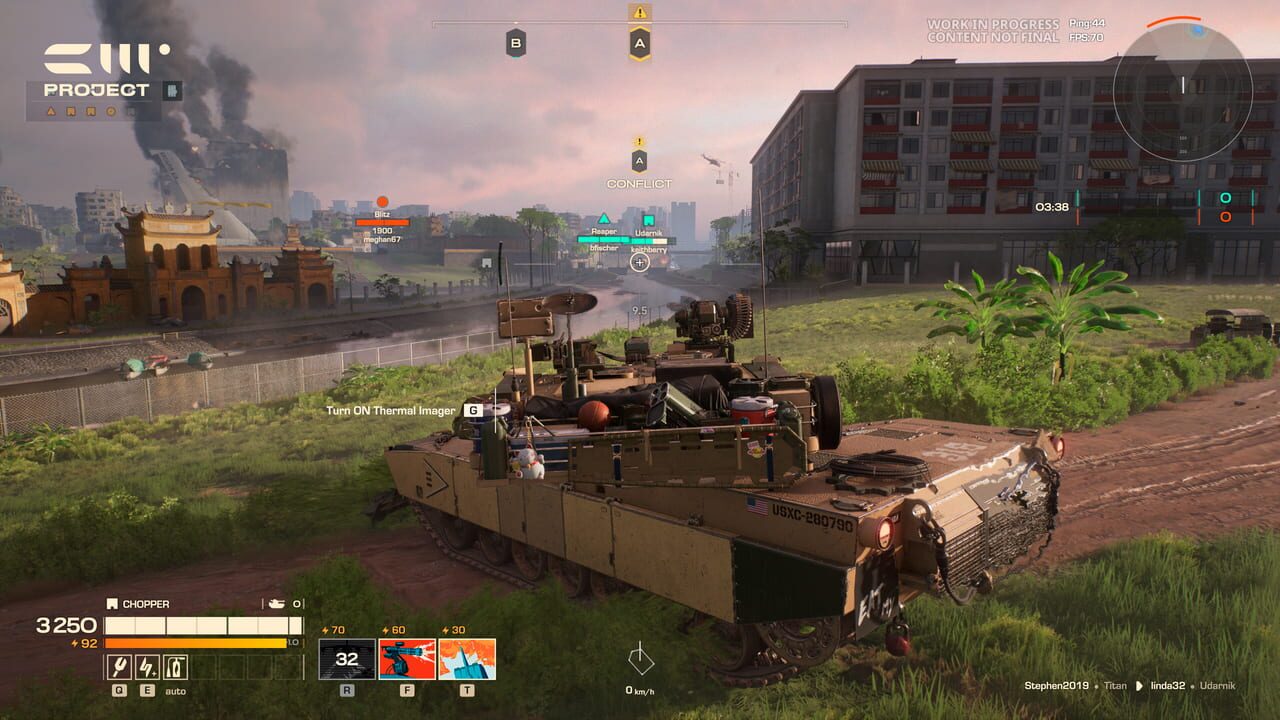Select the machine gun weapon slot F

(407, 659)
